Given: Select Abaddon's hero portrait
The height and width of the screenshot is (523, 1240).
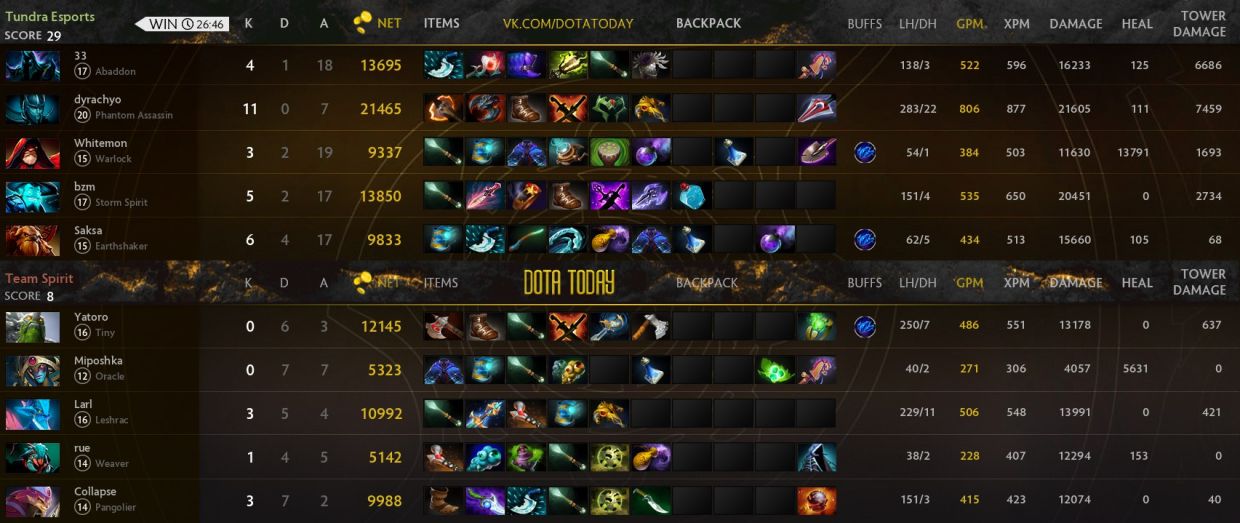Looking at the screenshot, I should pyautogui.click(x=33, y=65).
